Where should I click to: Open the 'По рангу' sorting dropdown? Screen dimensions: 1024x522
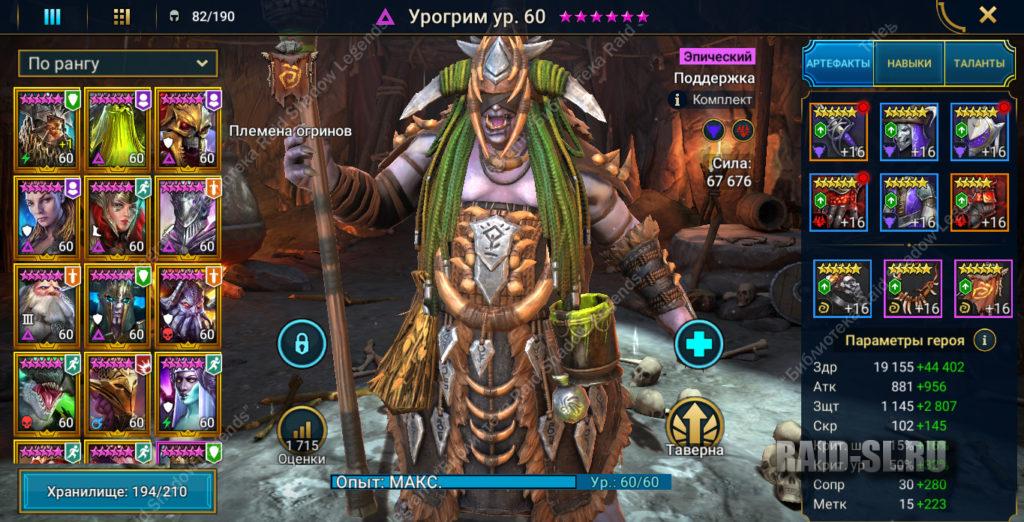(x=118, y=64)
